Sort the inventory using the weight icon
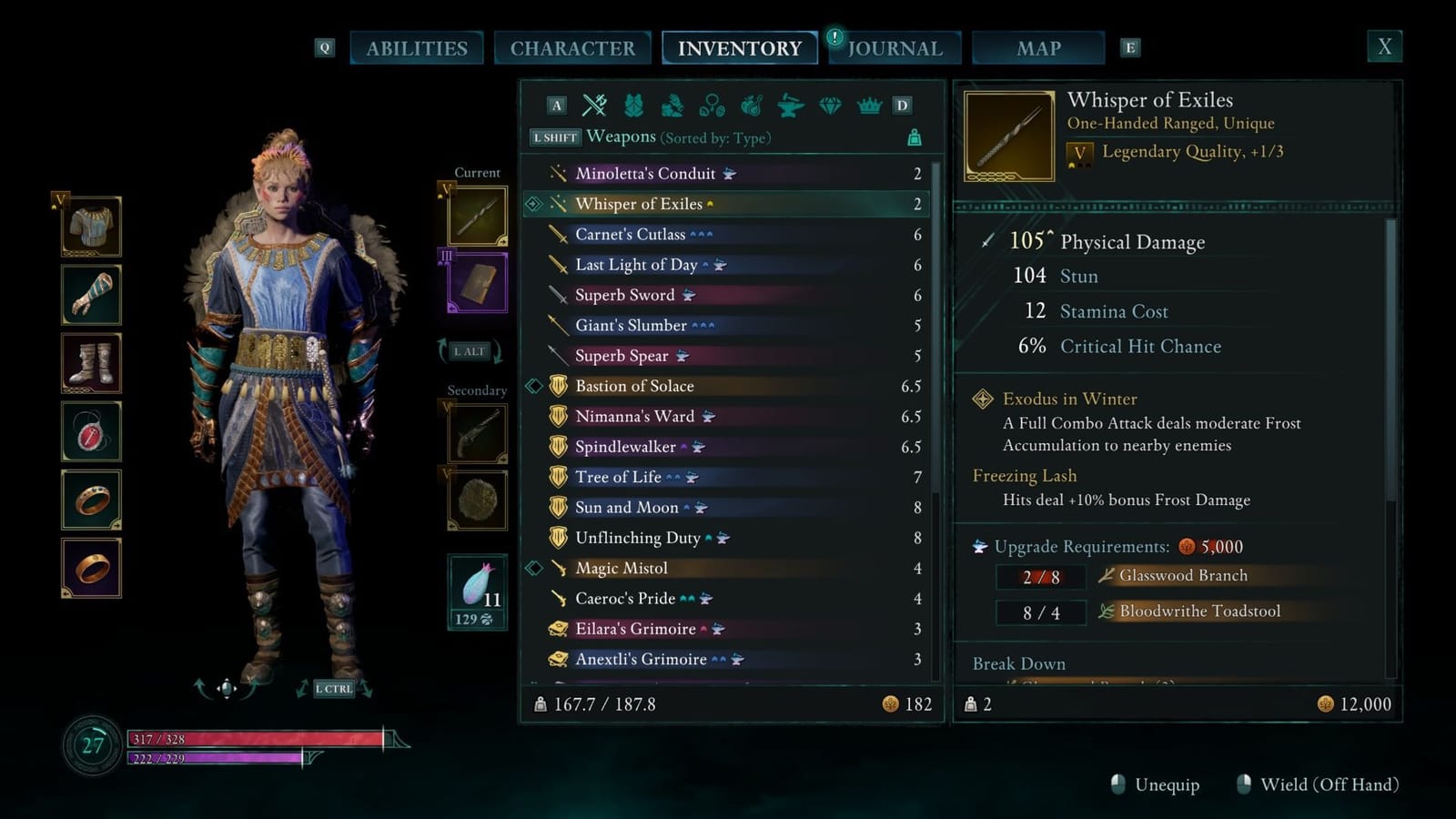The width and height of the screenshot is (1456, 819). [914, 136]
